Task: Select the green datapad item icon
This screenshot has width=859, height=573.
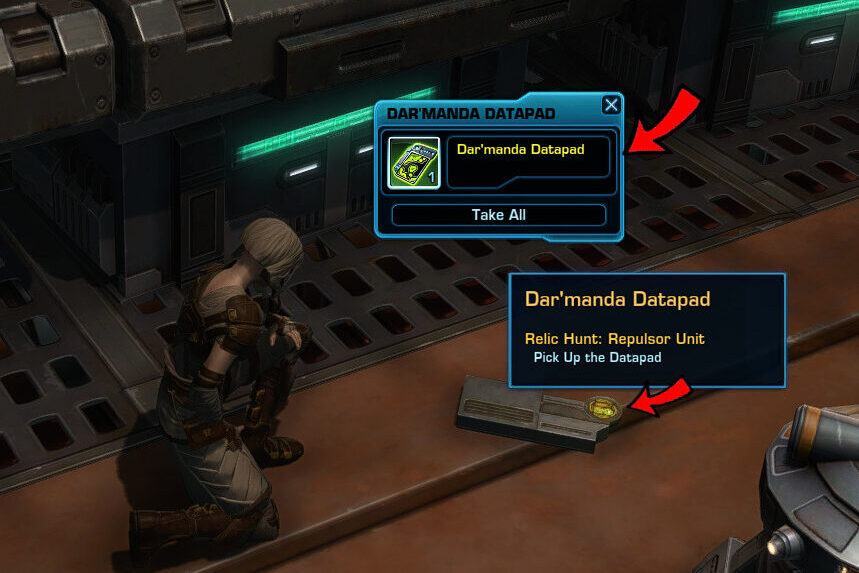Action: tap(414, 162)
